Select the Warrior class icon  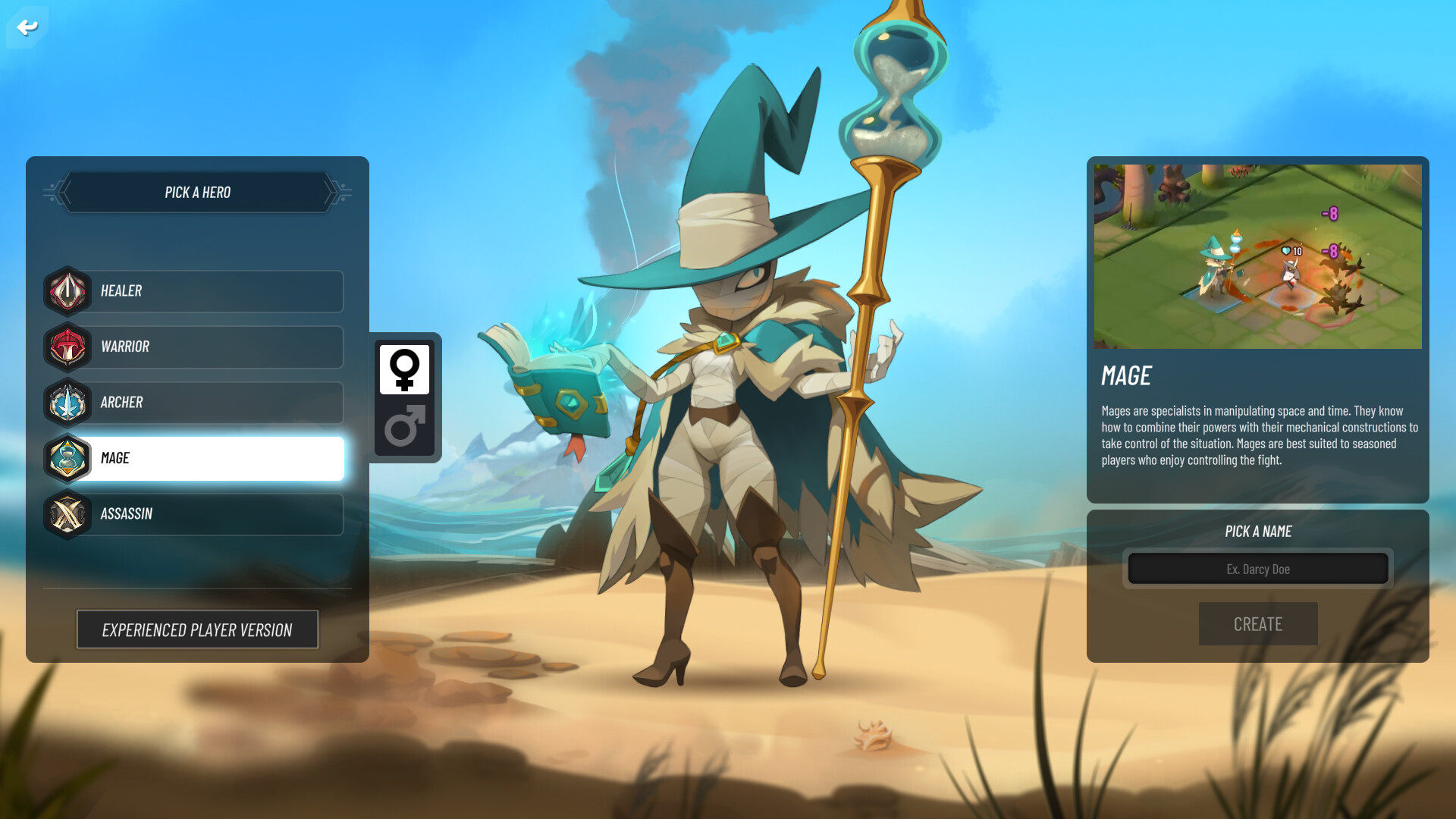click(x=67, y=347)
